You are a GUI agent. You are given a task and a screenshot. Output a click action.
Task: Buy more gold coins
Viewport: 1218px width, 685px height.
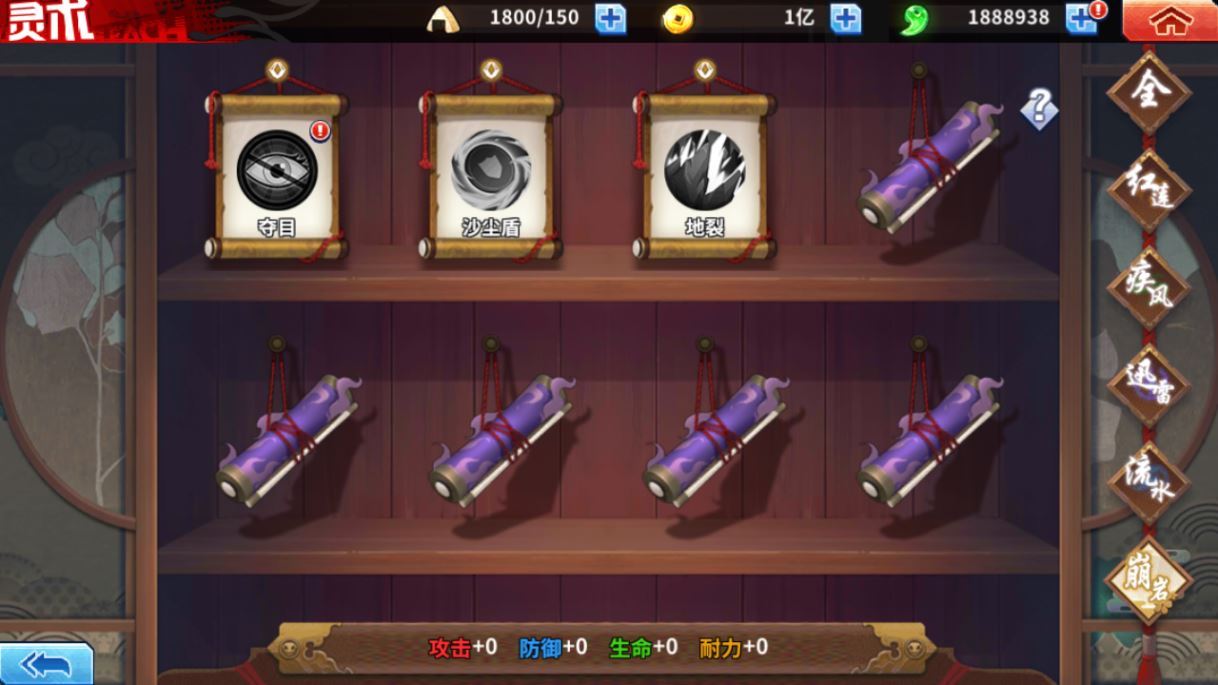click(845, 19)
